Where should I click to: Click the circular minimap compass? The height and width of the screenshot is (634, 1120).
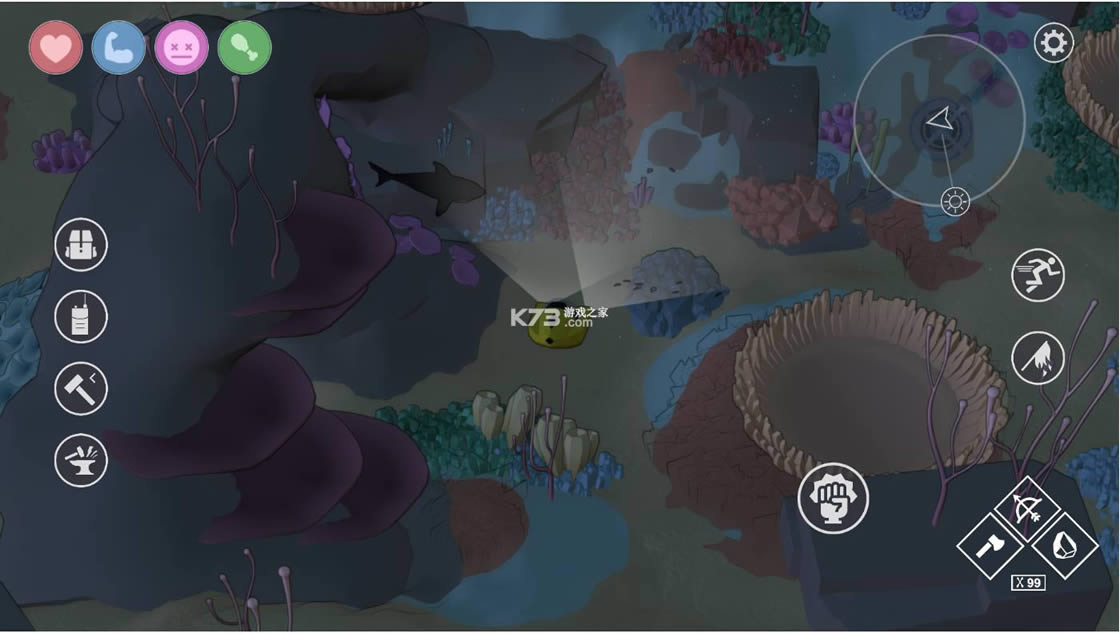tap(938, 122)
